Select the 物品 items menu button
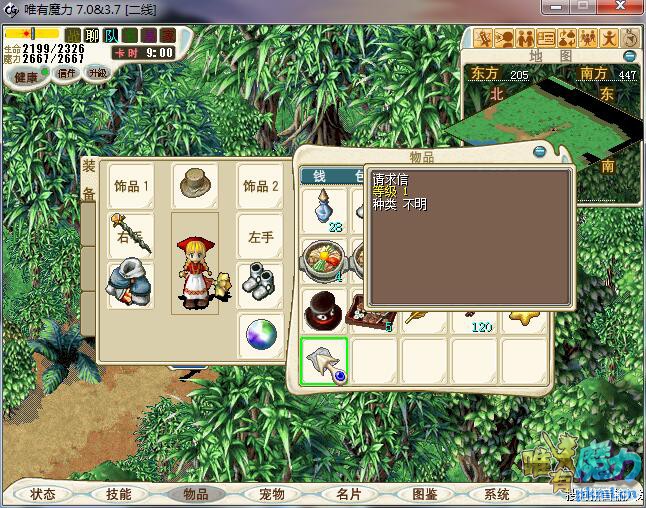This screenshot has width=646, height=508. [x=195, y=494]
